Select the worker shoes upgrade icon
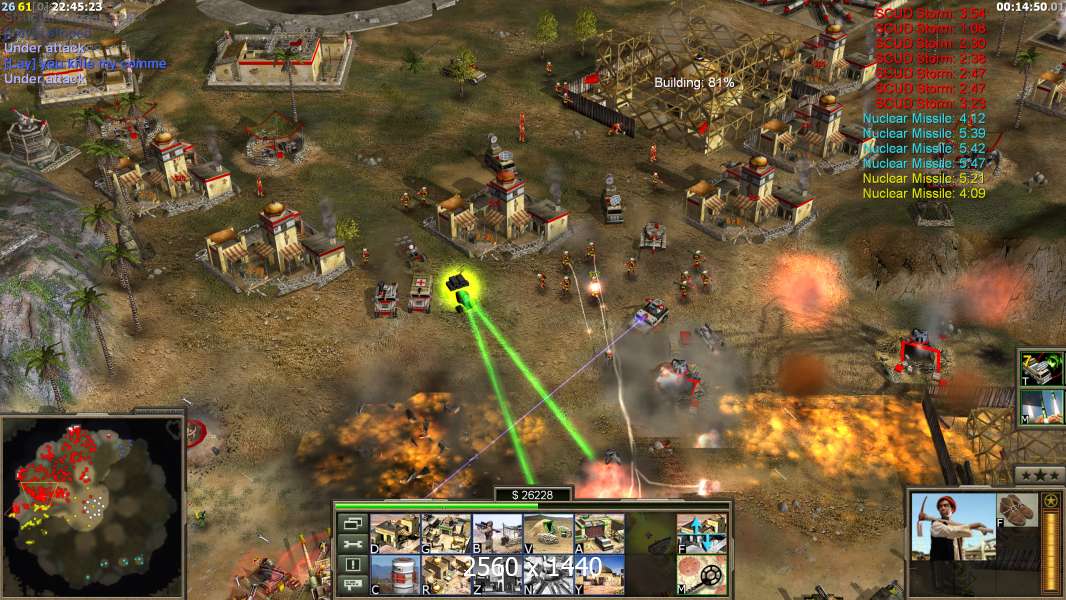The image size is (1066, 600). 1017,510
